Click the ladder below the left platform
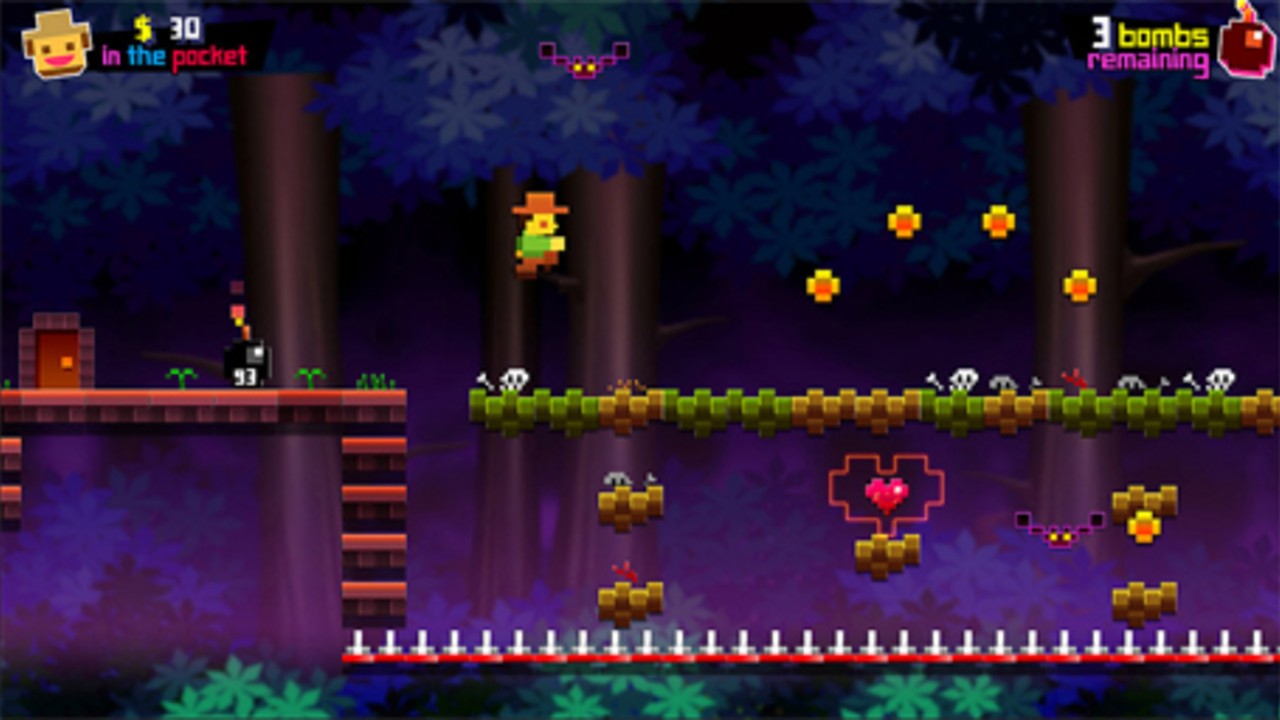Screen dimensions: 1280x720 375,520
